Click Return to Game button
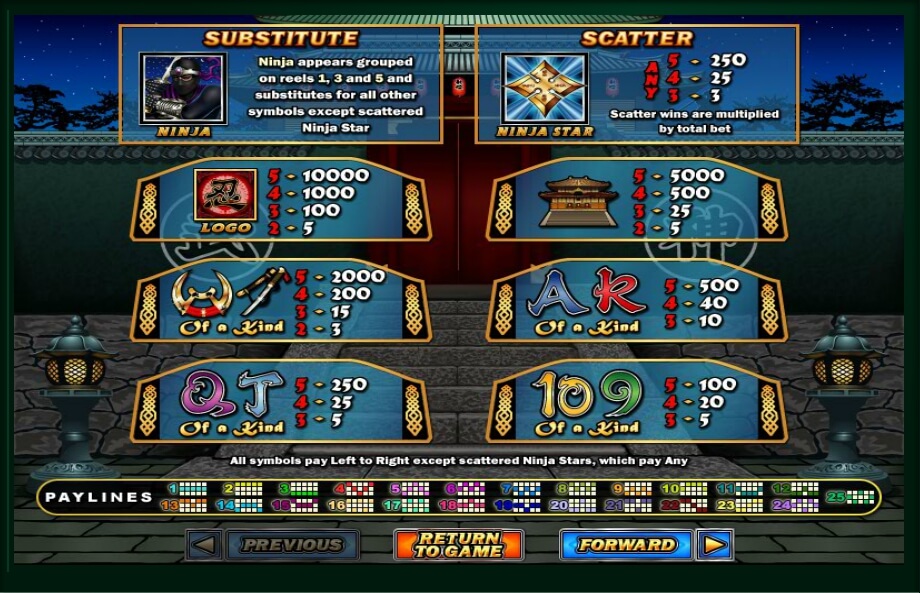This screenshot has height=593, width=920. (x=458, y=545)
